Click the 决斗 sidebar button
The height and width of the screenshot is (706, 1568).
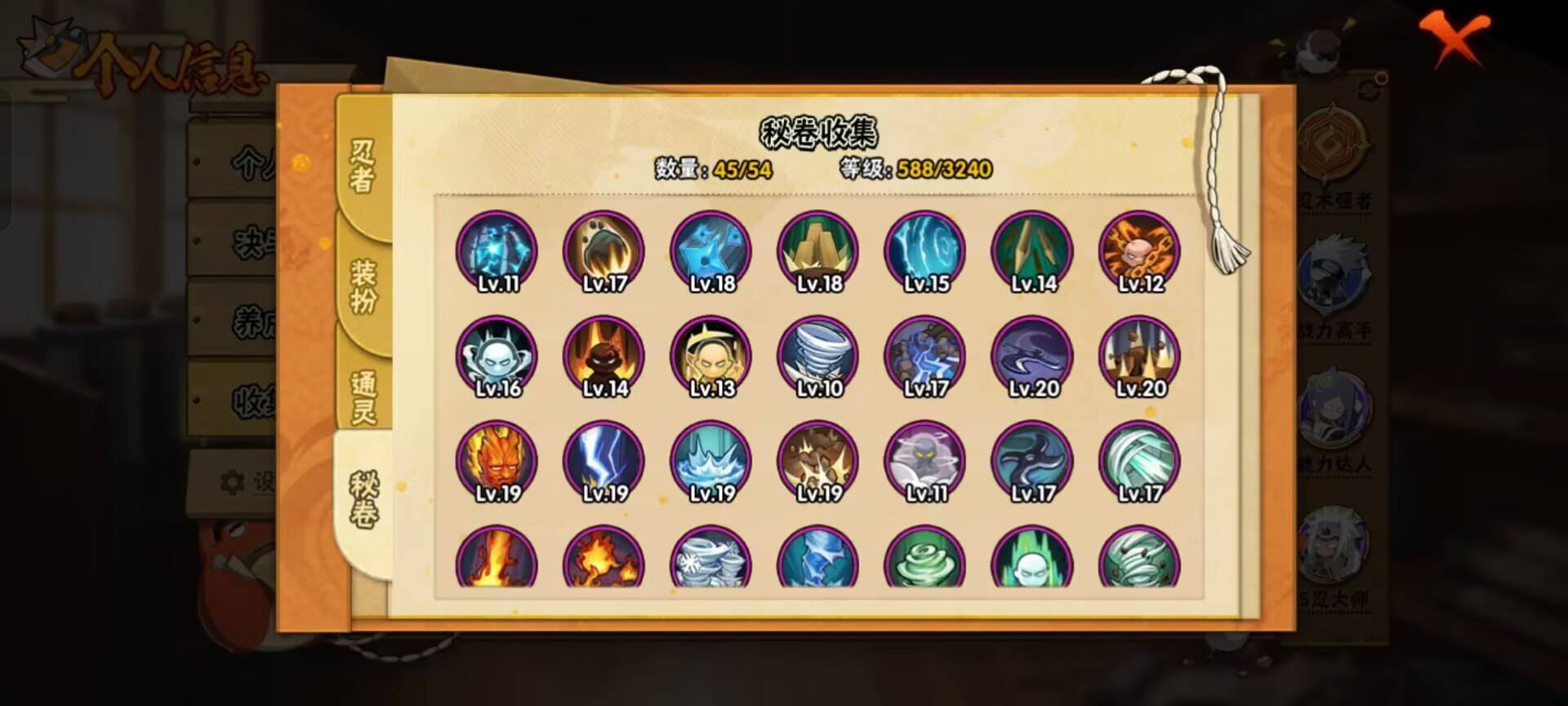pyautogui.click(x=237, y=239)
